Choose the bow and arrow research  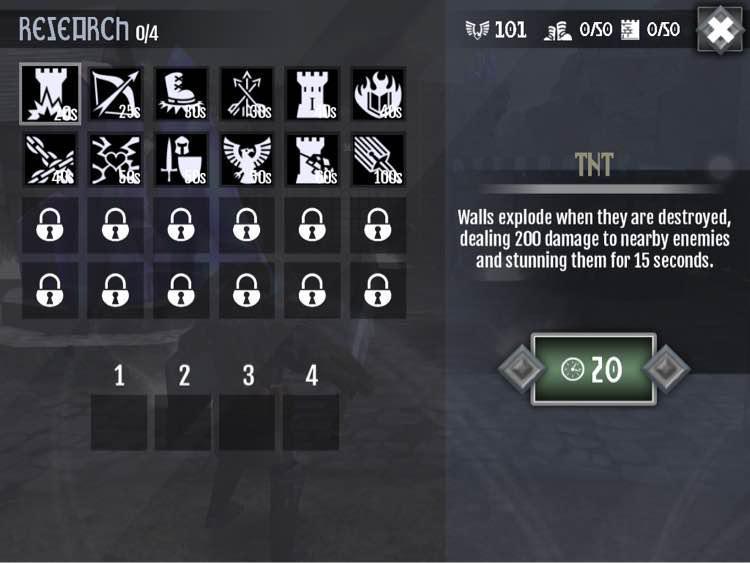[x=115, y=94]
